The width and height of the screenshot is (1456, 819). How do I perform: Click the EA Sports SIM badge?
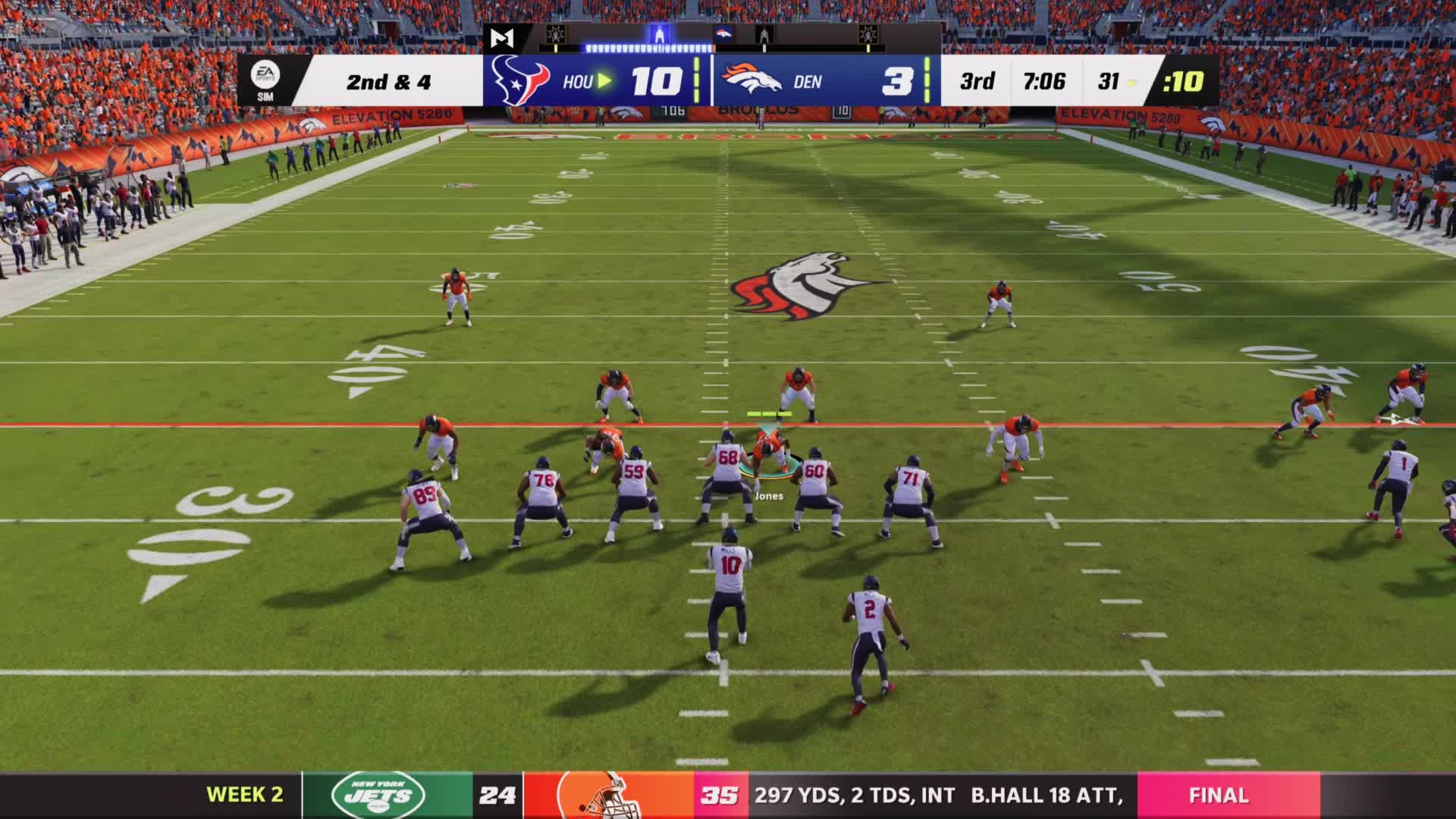point(265,80)
